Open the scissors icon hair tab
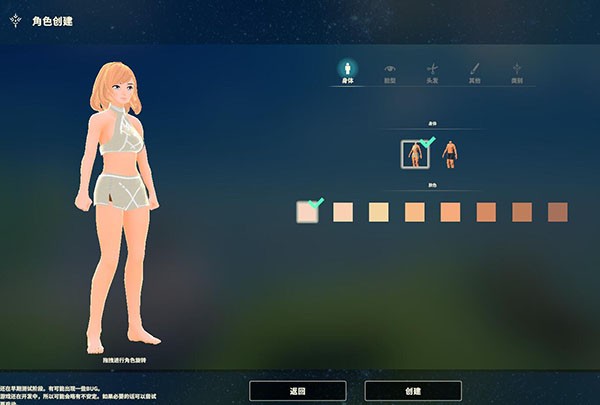Screen dimensions: 600x405 click(433, 72)
